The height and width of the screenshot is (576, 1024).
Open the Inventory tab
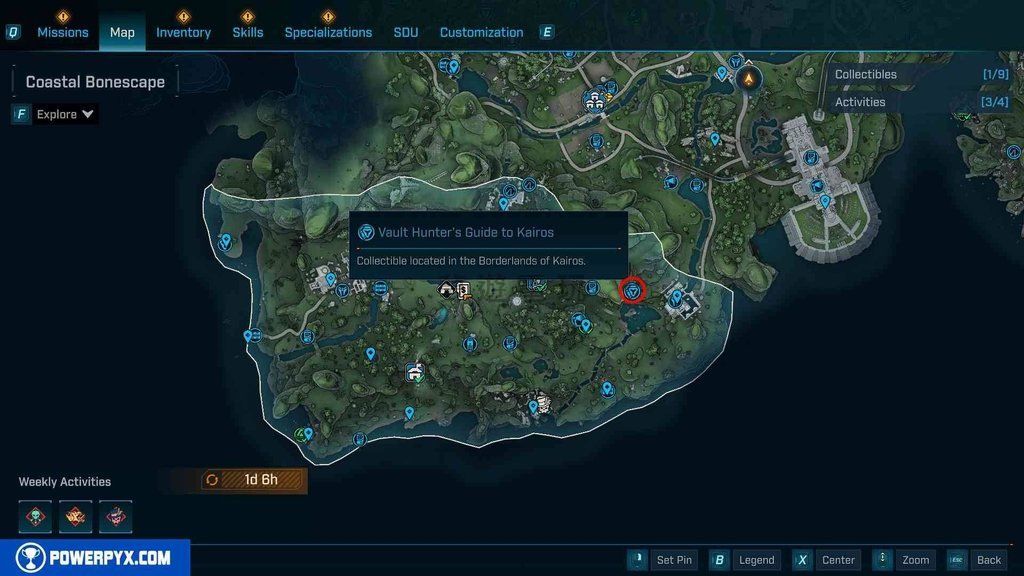click(x=183, y=32)
